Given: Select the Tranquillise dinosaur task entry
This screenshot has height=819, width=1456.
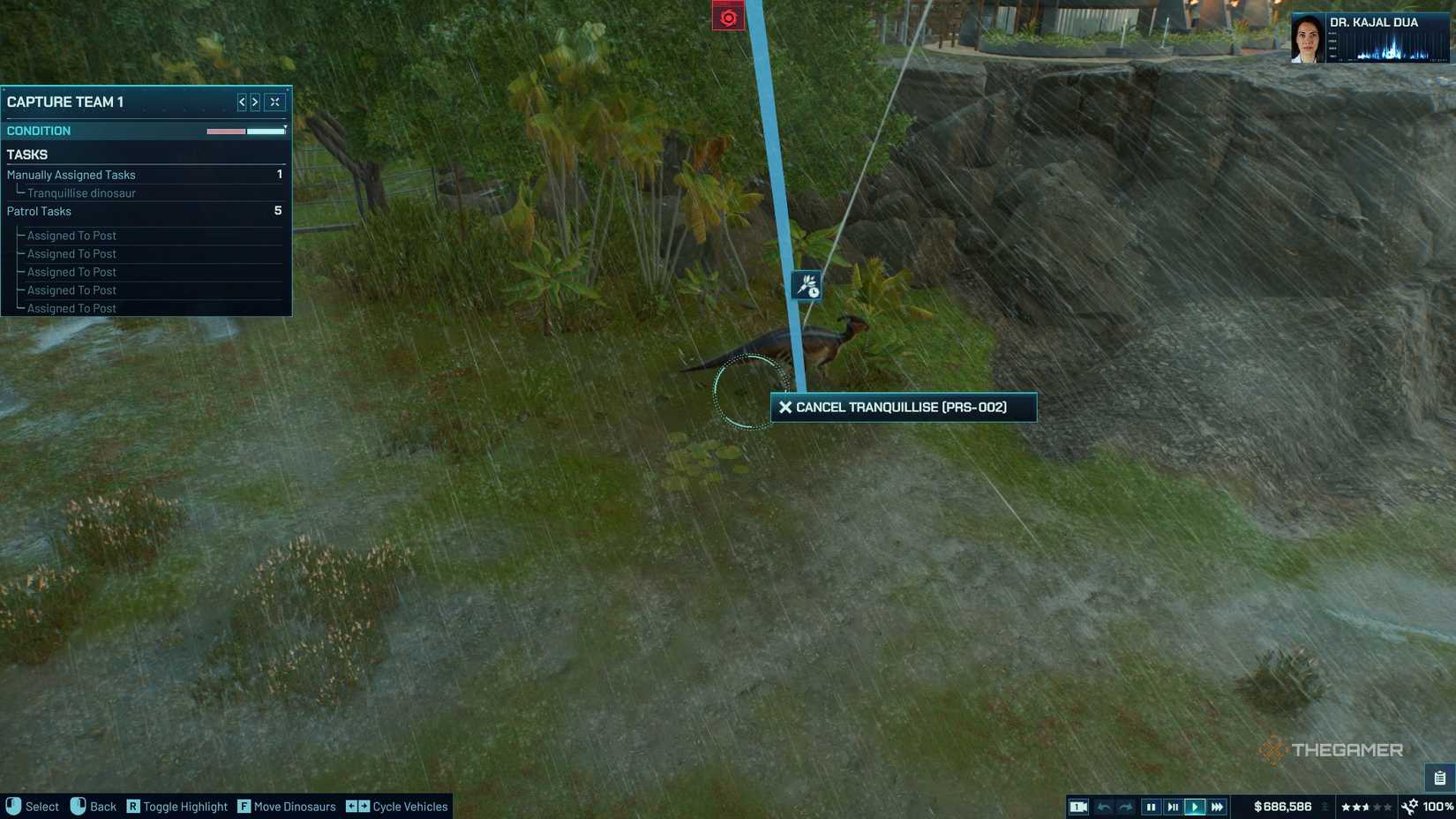Looking at the screenshot, I should [80, 192].
